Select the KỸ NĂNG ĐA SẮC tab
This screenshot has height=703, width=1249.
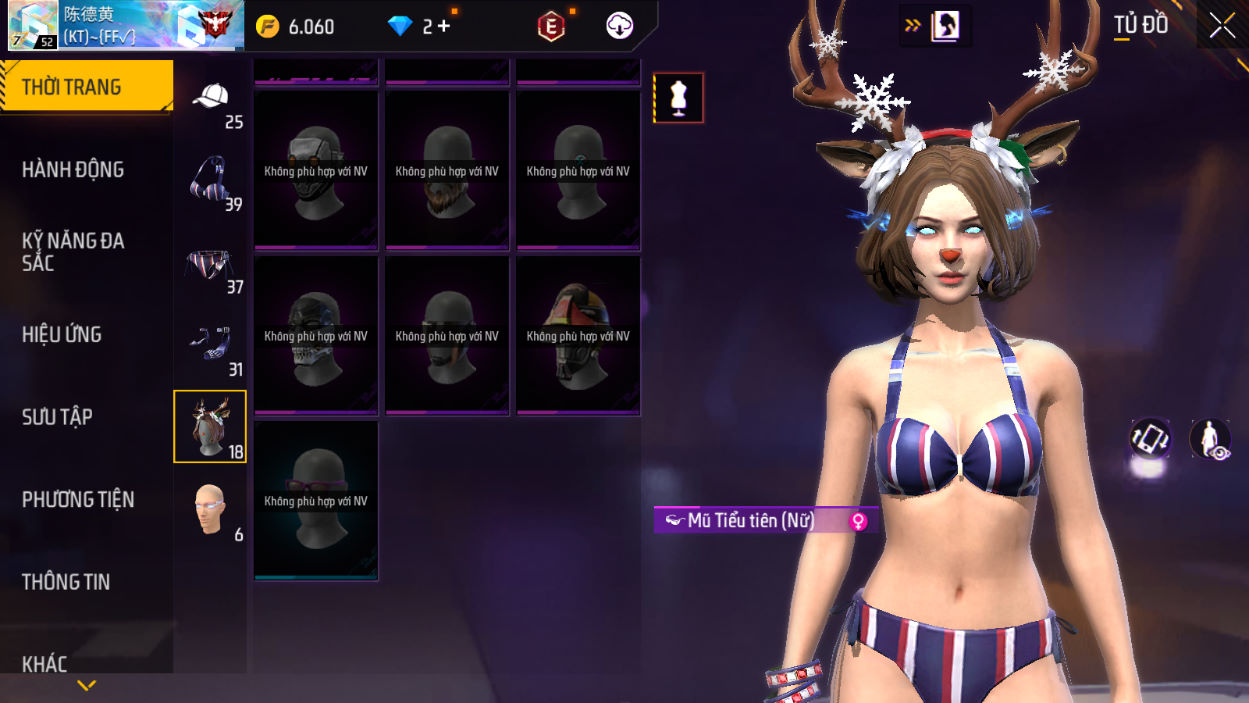tap(73, 252)
